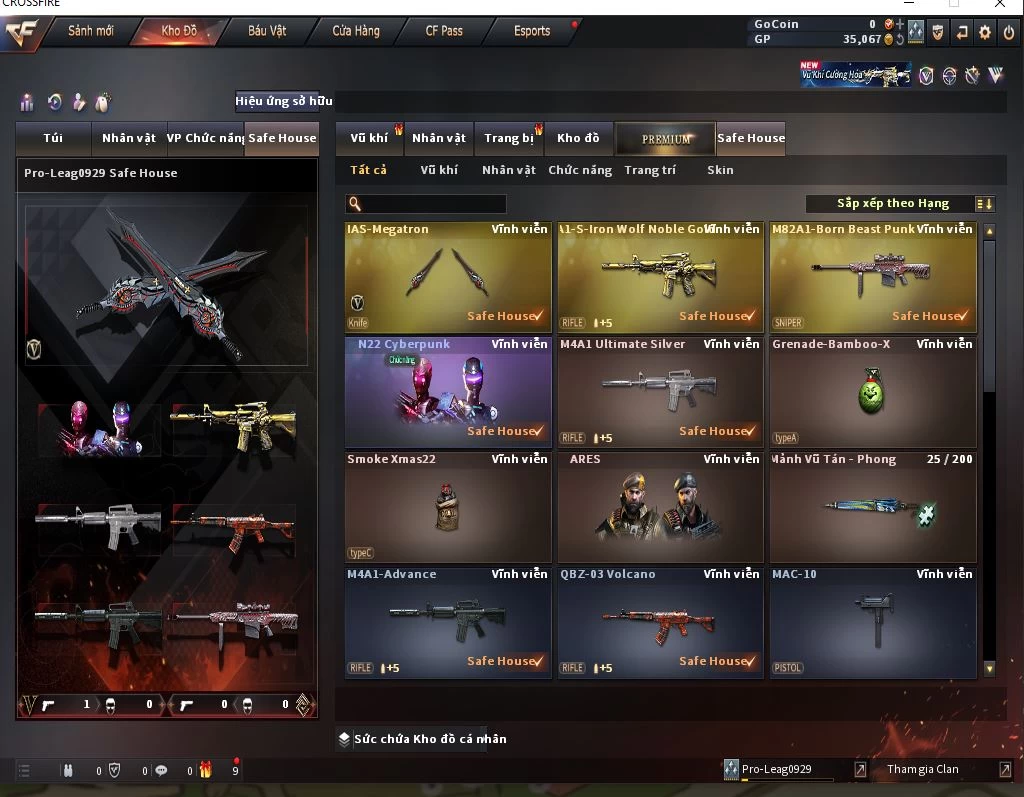
Task: Choose the M82A1-Born Beast Punk sniper
Action: [x=872, y=277]
